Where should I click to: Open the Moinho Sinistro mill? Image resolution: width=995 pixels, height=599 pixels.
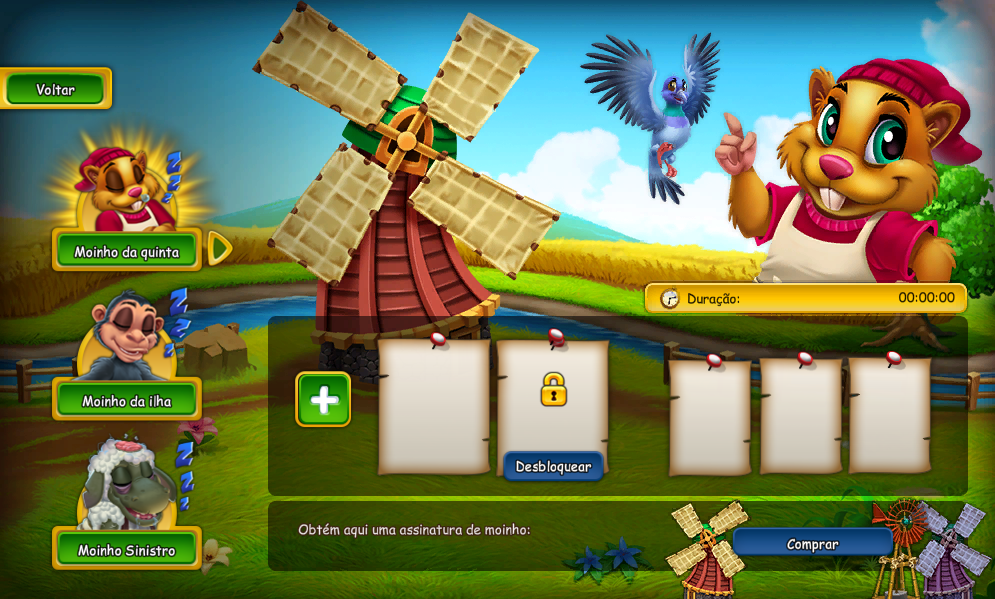coord(126,549)
